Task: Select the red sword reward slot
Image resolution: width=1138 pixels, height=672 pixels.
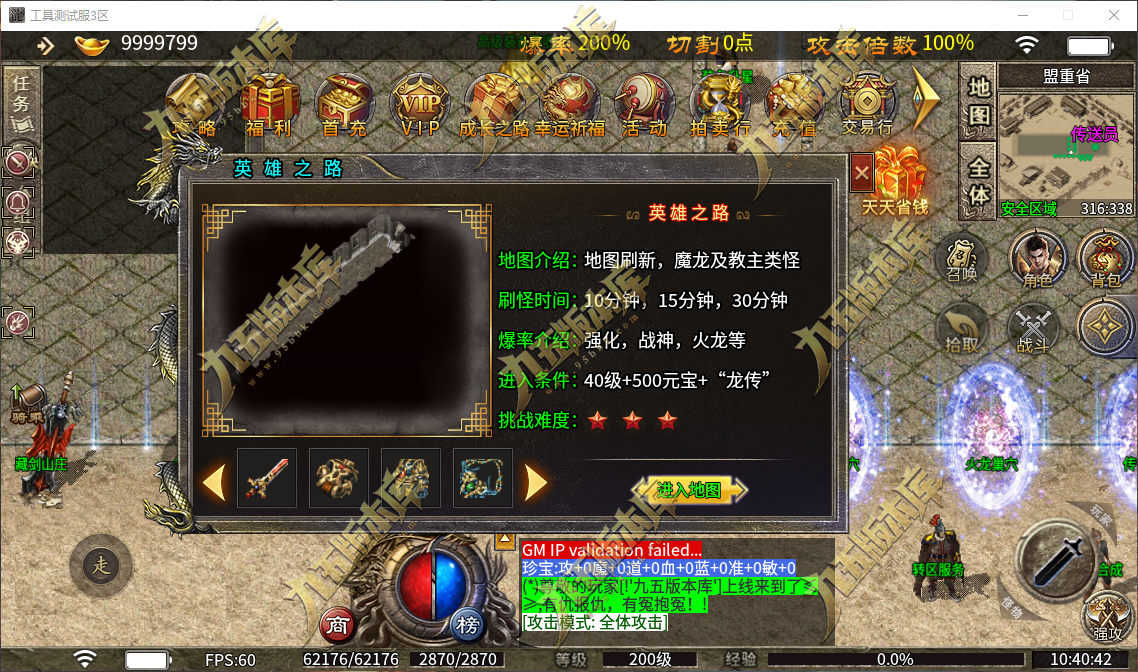Action: pyautogui.click(x=267, y=478)
